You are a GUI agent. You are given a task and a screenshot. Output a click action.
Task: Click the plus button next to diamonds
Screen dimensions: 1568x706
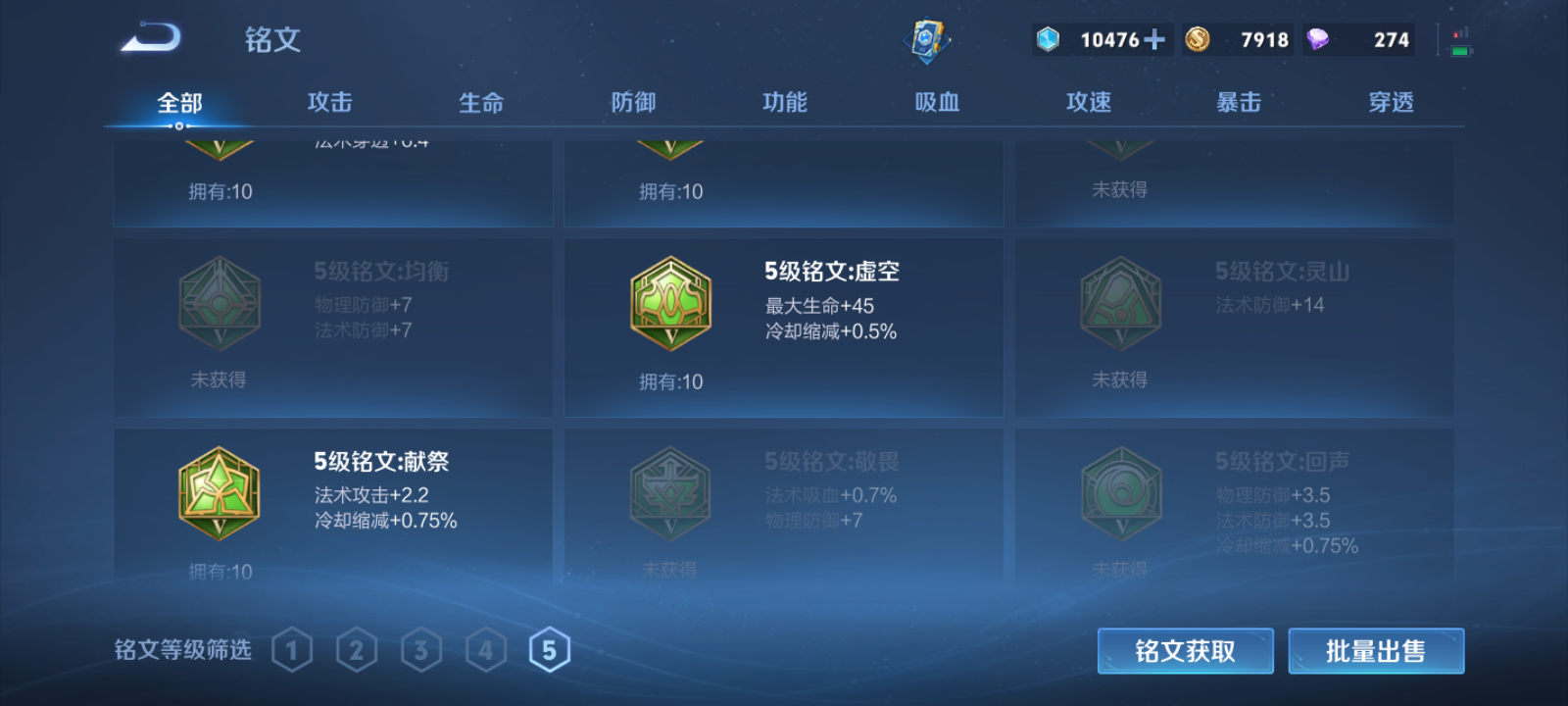1156,39
